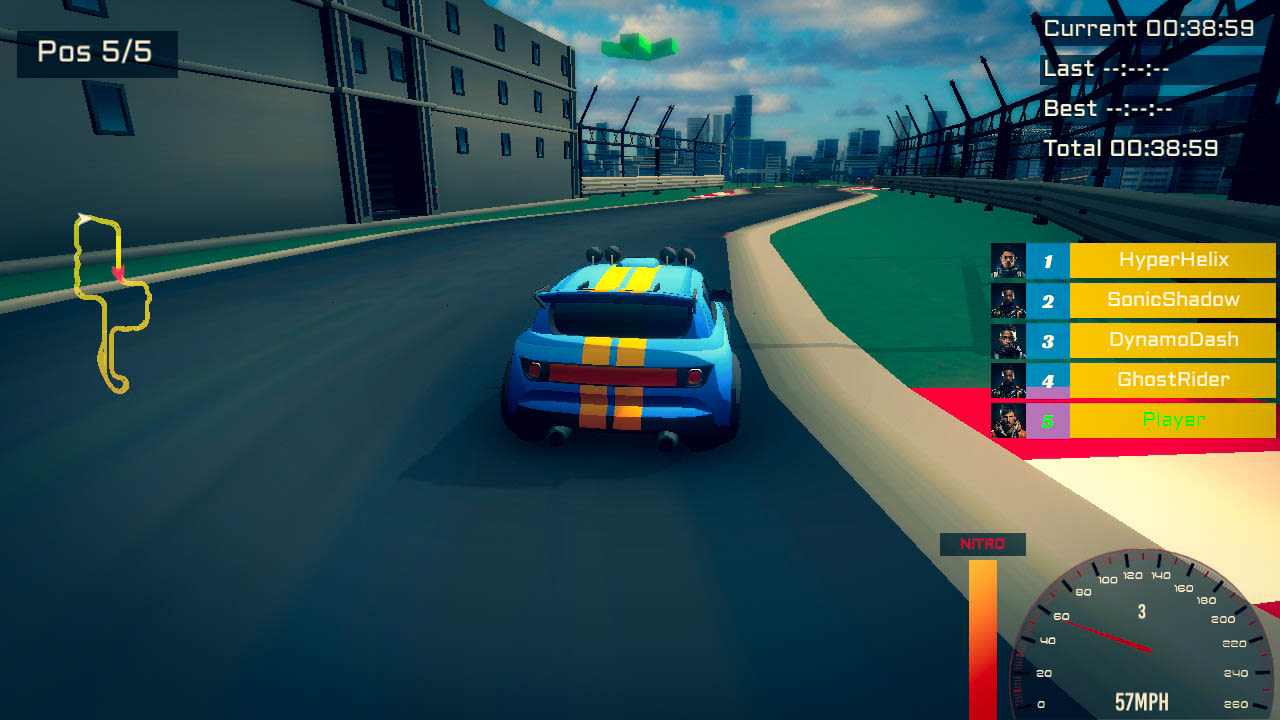The image size is (1280, 720).
Task: Select DynamoDash's driver portrait
Action: point(1010,340)
